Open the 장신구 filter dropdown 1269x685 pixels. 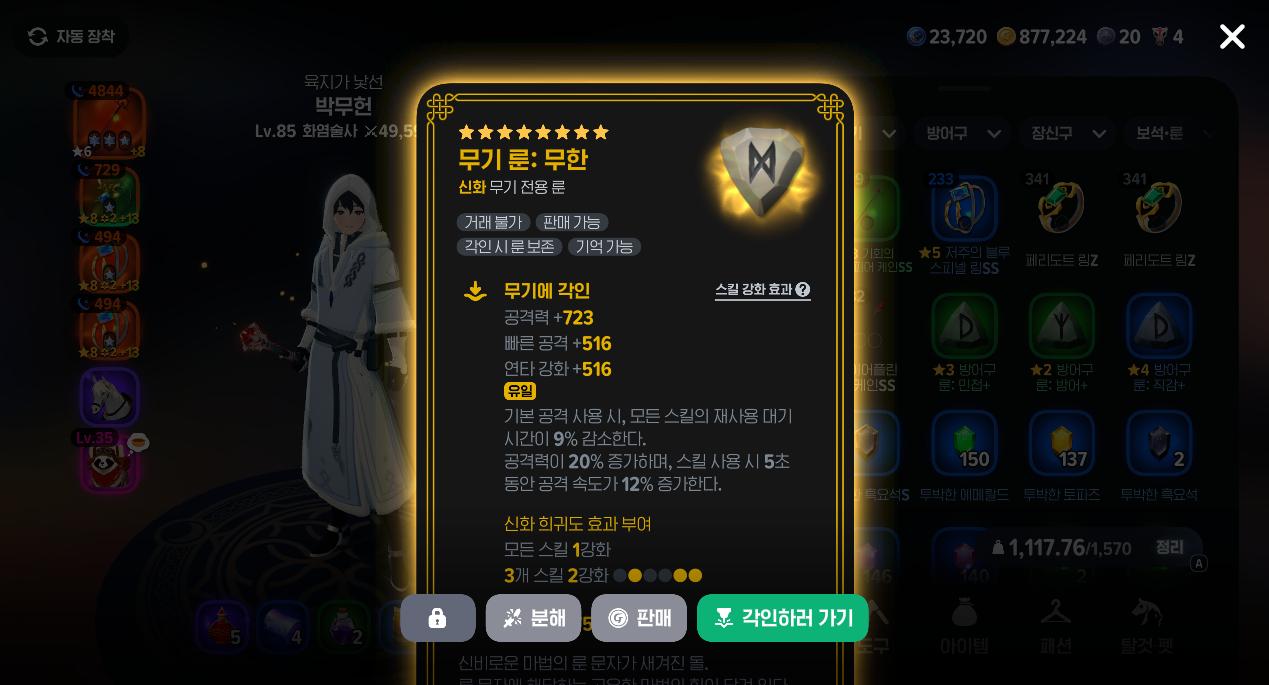pos(1067,133)
